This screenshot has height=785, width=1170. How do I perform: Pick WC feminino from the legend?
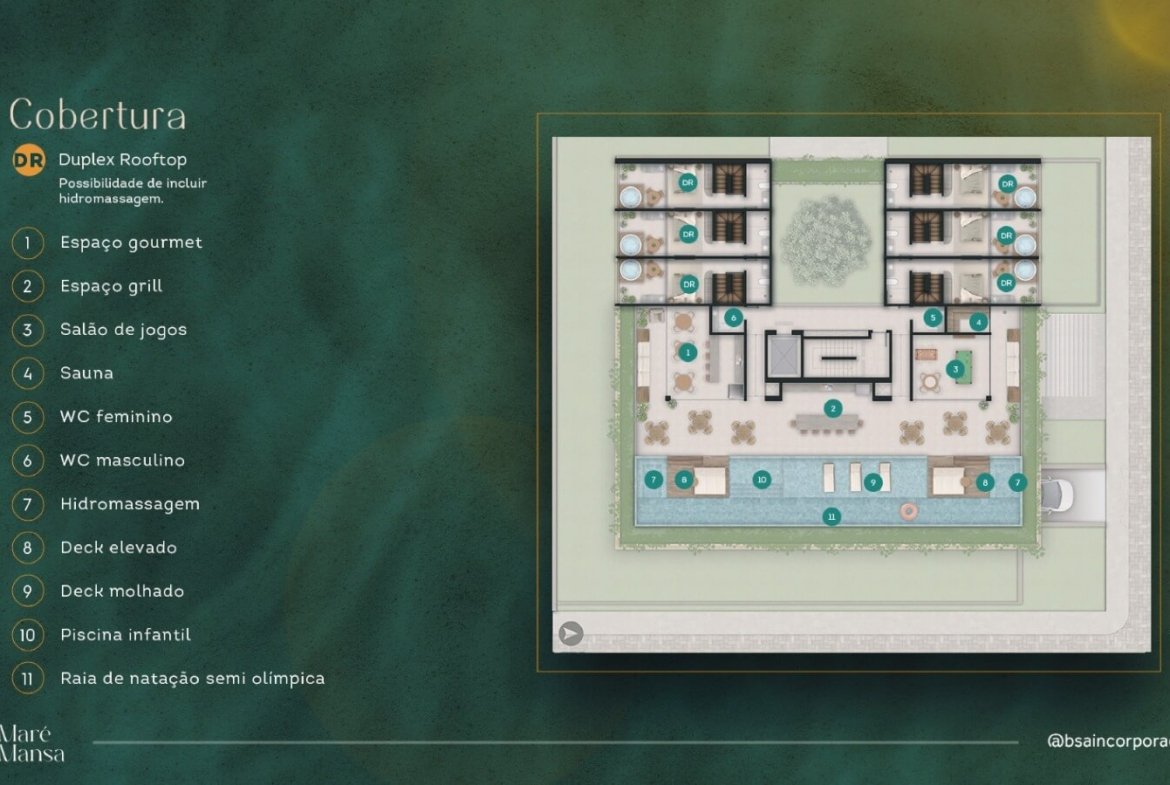click(x=115, y=416)
